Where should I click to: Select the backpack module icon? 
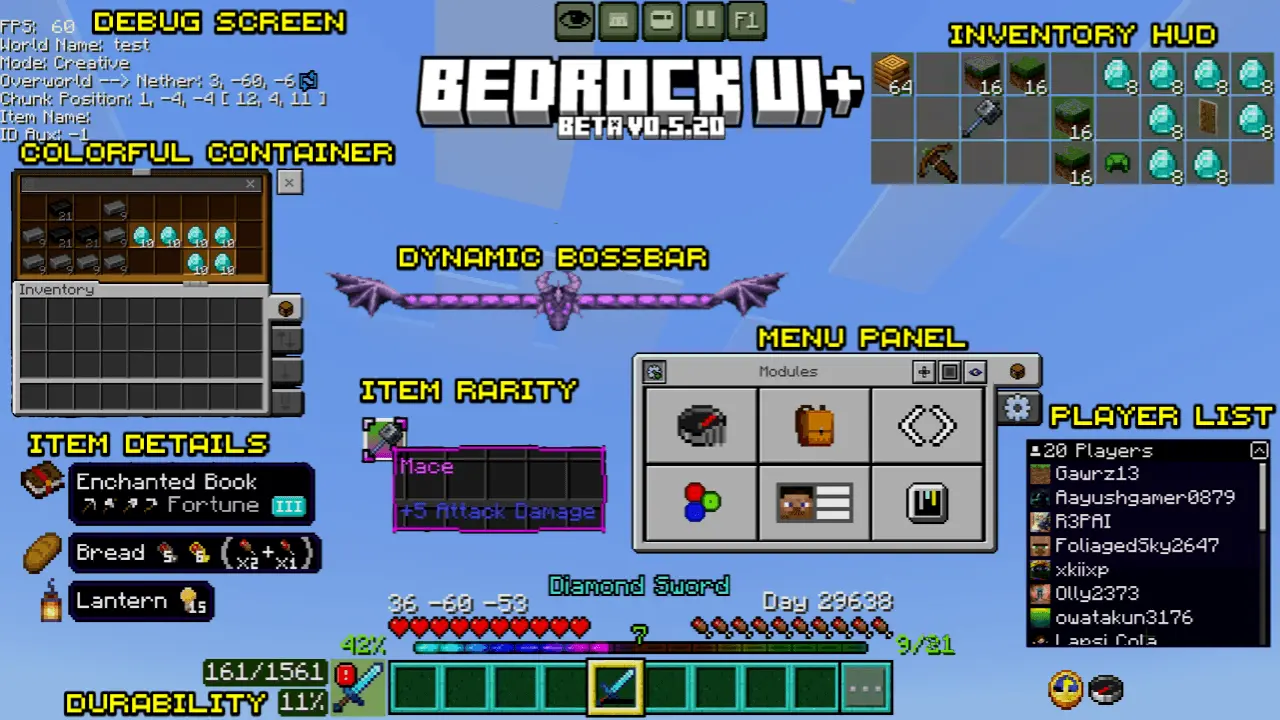pyautogui.click(x=814, y=425)
